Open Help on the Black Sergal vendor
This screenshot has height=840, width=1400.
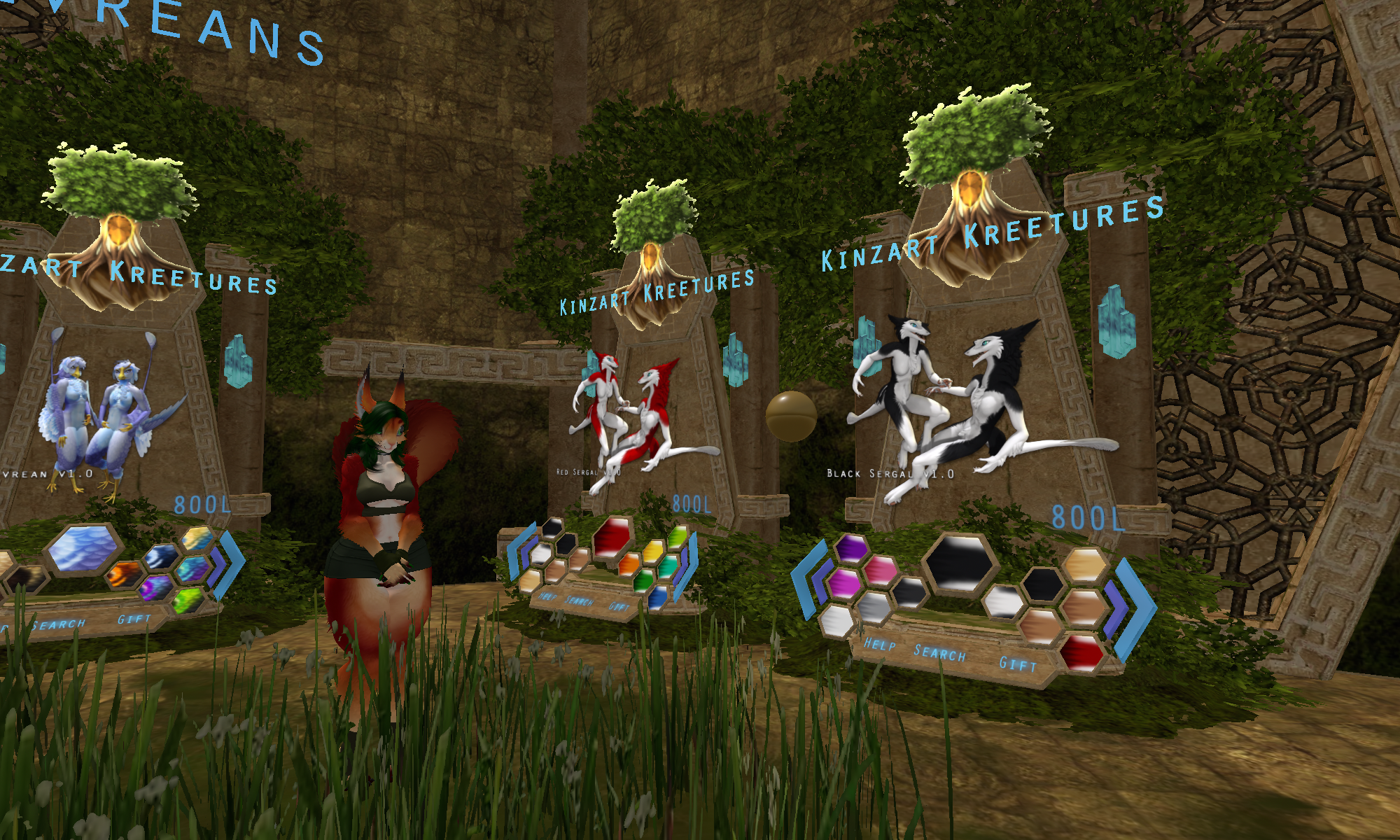879,643
